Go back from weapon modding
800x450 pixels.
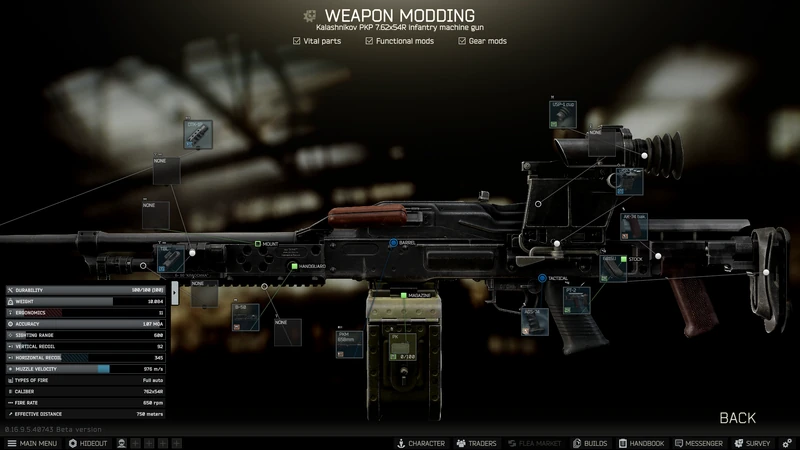pyautogui.click(x=737, y=418)
